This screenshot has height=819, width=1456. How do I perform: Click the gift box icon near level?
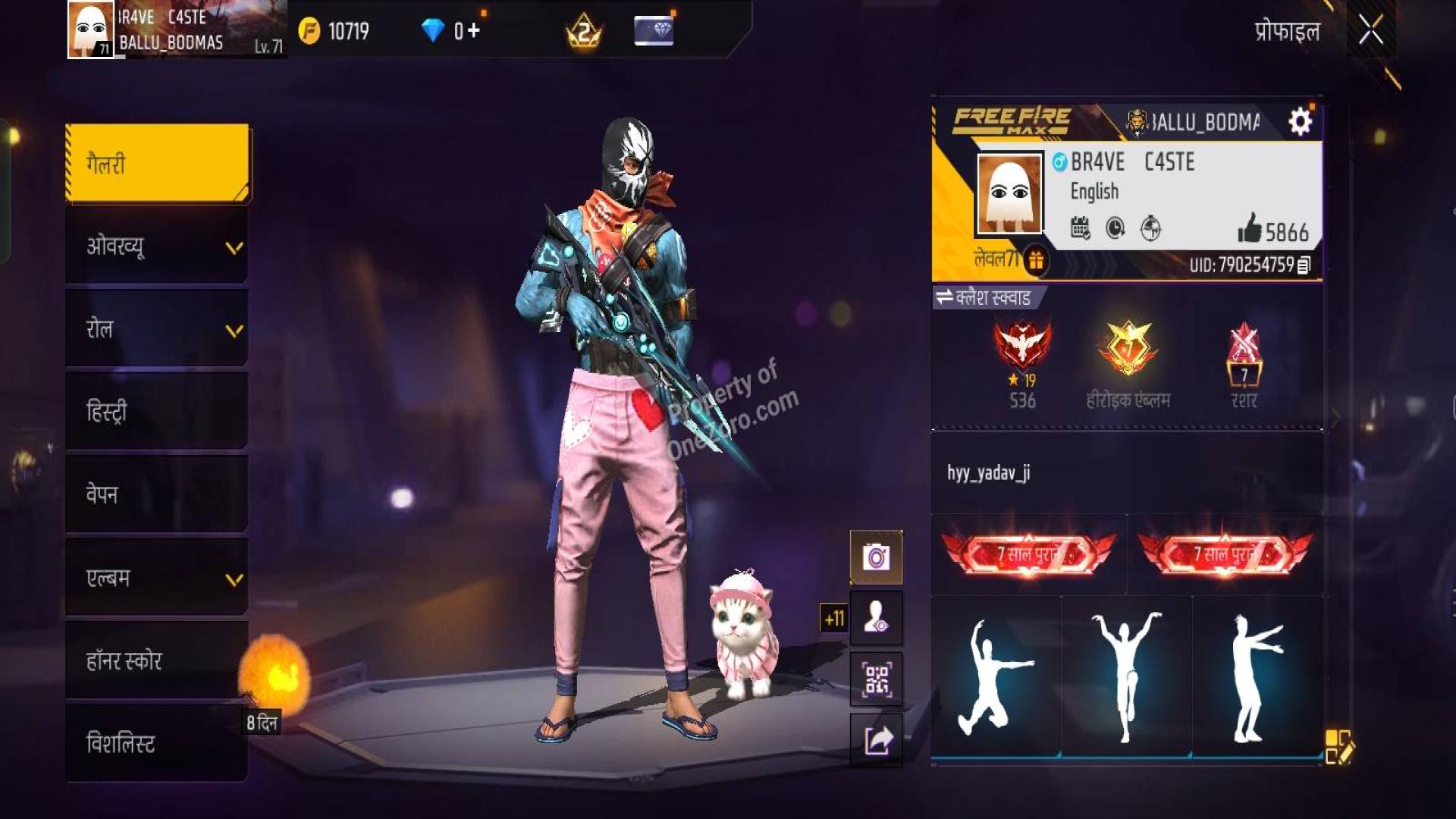click(1035, 261)
